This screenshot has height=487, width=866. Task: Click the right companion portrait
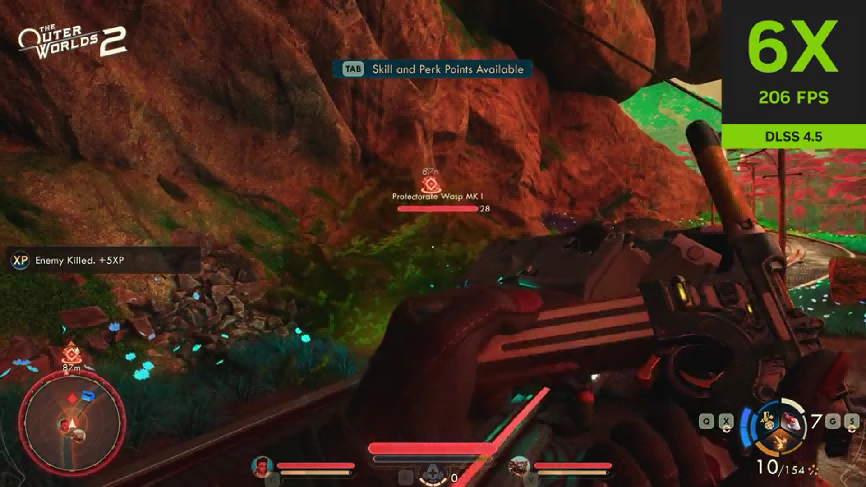point(519,465)
